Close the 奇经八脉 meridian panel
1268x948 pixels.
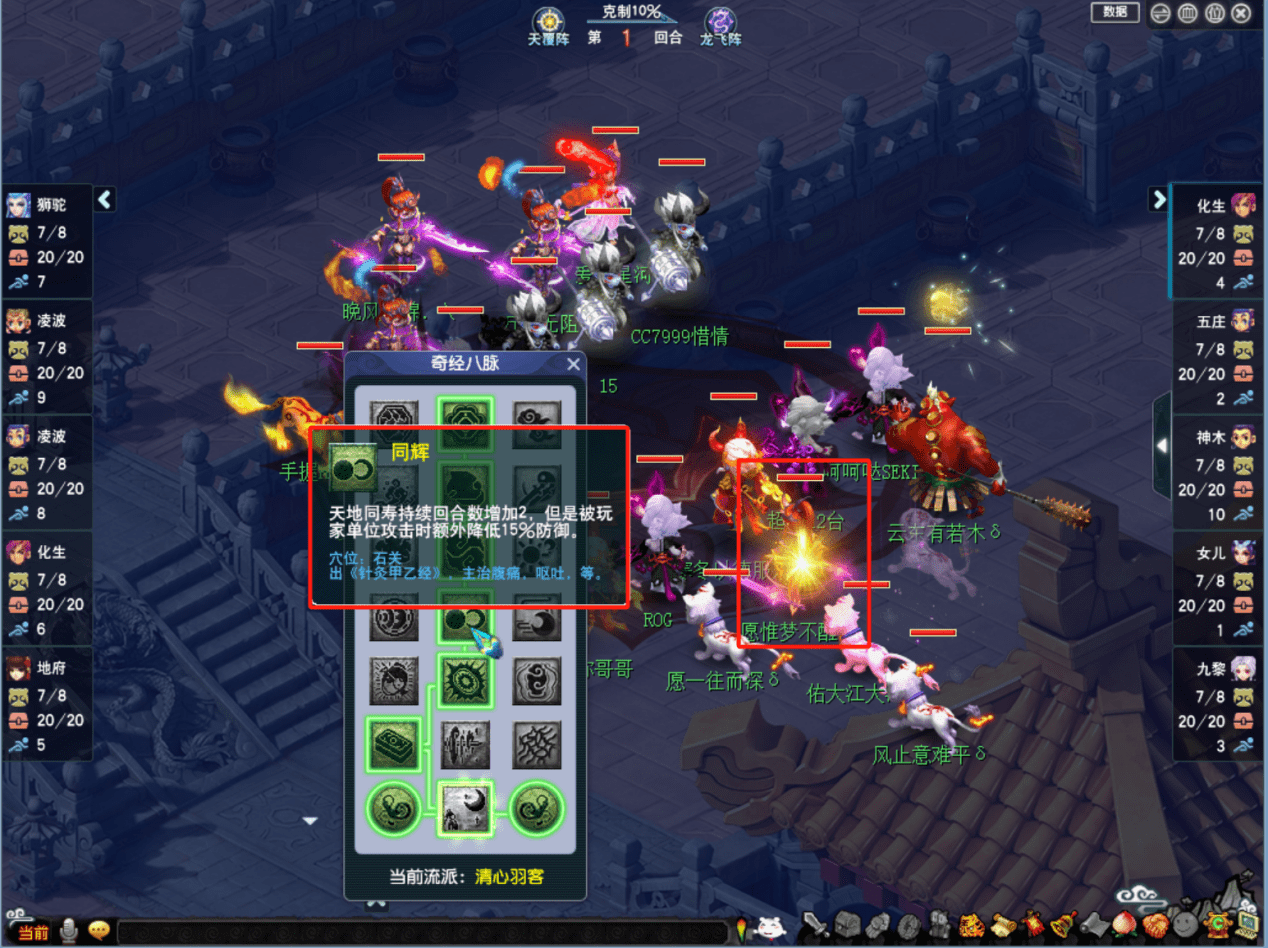pyautogui.click(x=573, y=364)
